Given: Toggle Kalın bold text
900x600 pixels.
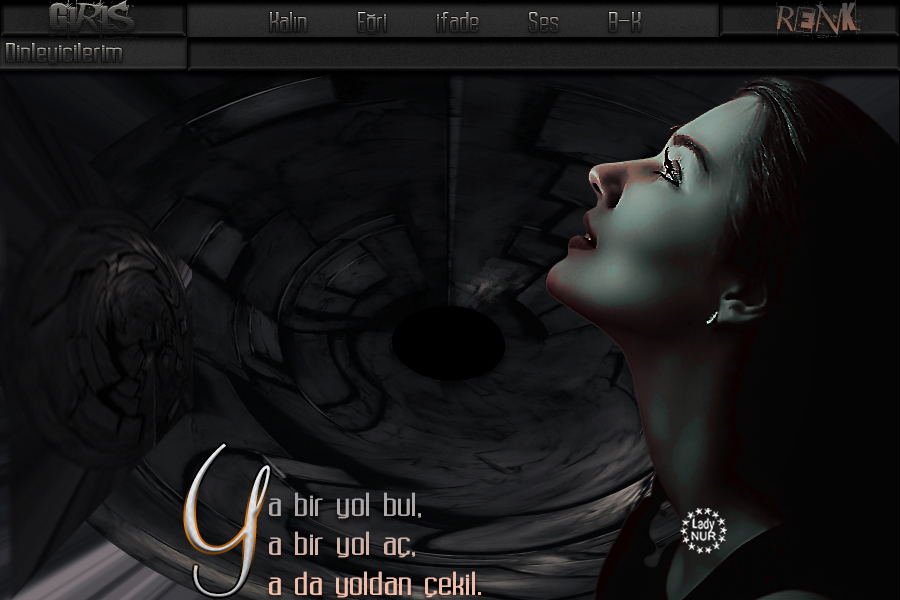Looking at the screenshot, I should click(288, 23).
